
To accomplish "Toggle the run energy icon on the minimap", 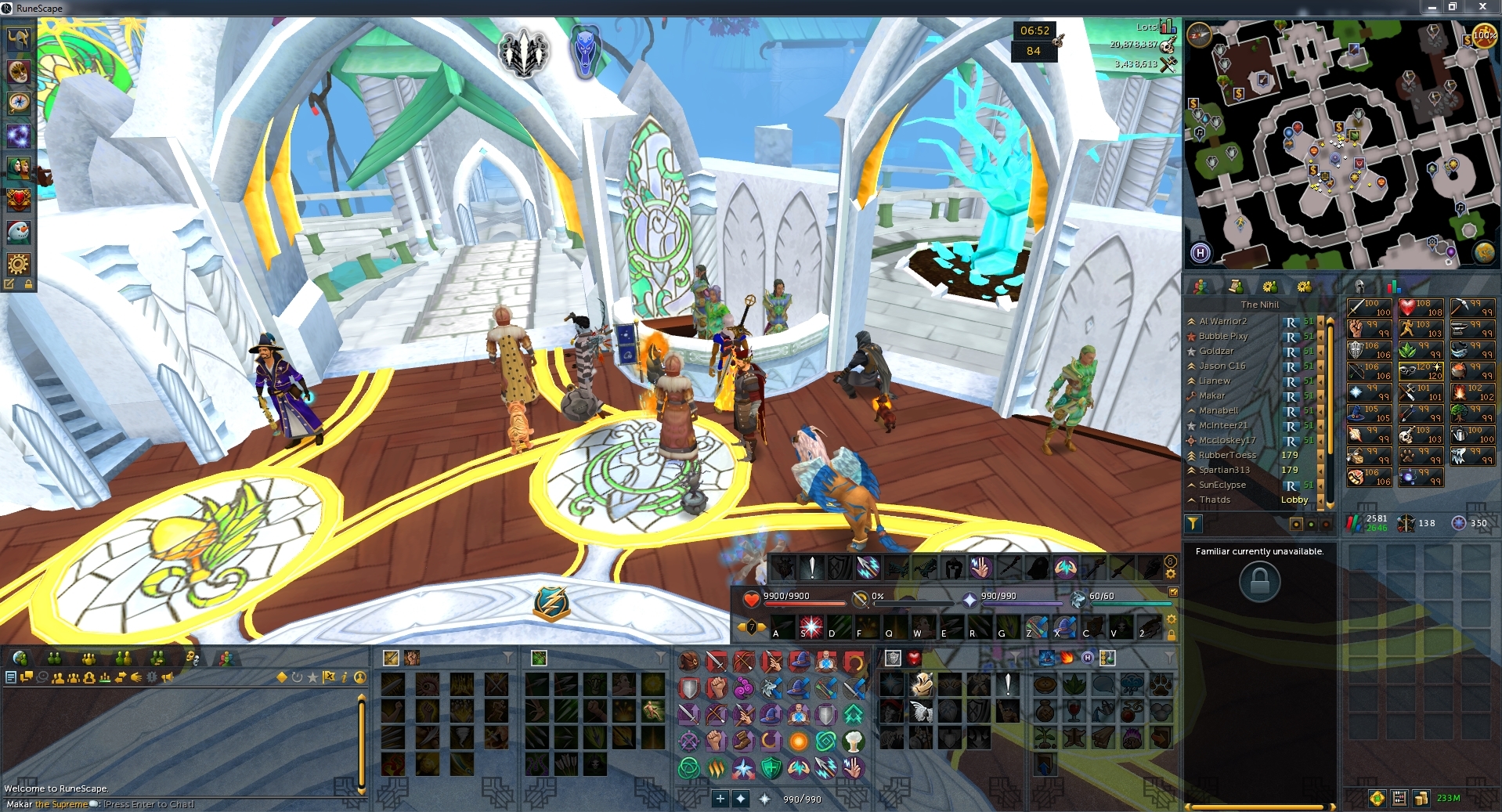I will pos(1484,36).
